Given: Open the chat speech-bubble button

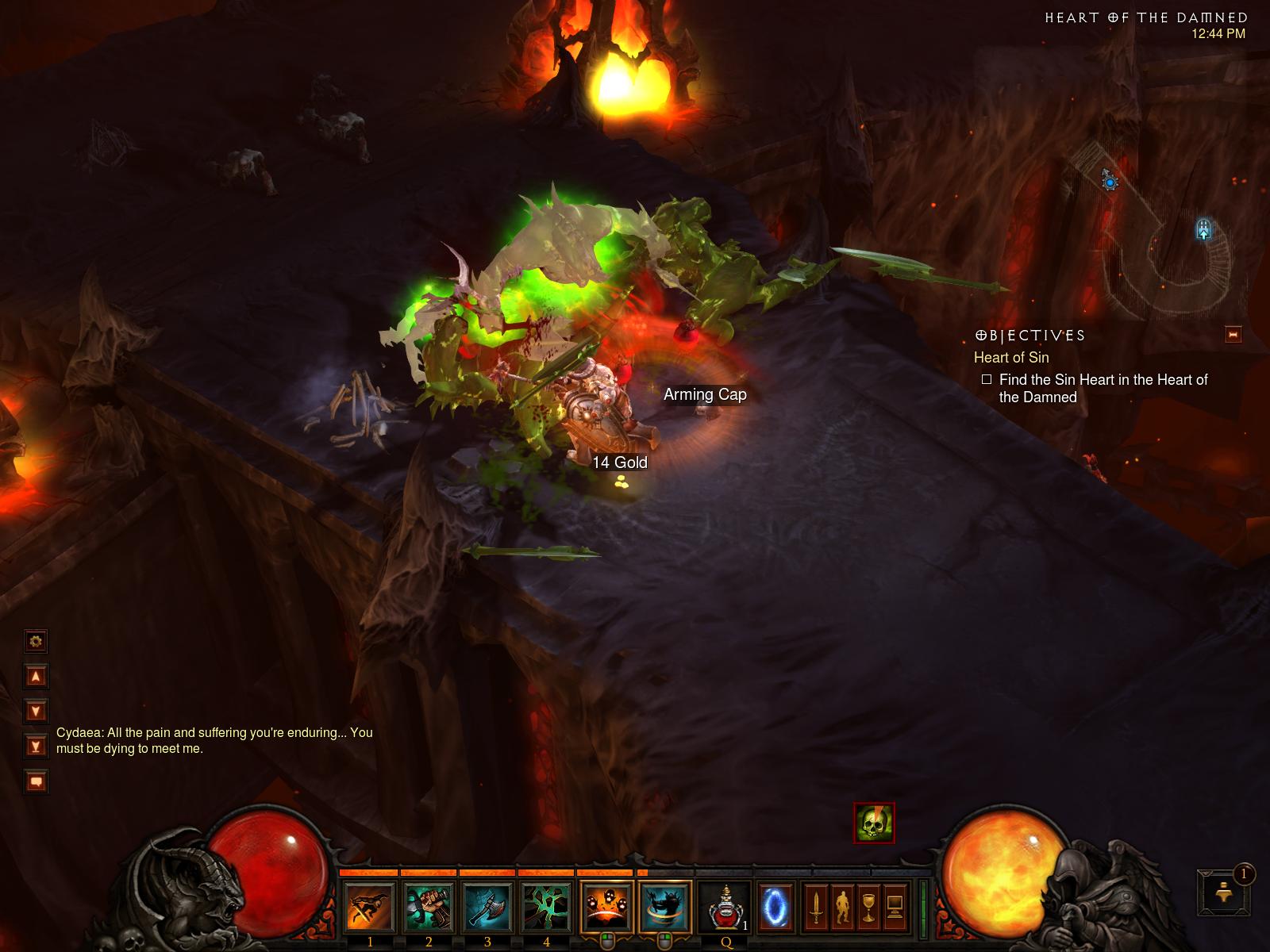Looking at the screenshot, I should [x=36, y=781].
